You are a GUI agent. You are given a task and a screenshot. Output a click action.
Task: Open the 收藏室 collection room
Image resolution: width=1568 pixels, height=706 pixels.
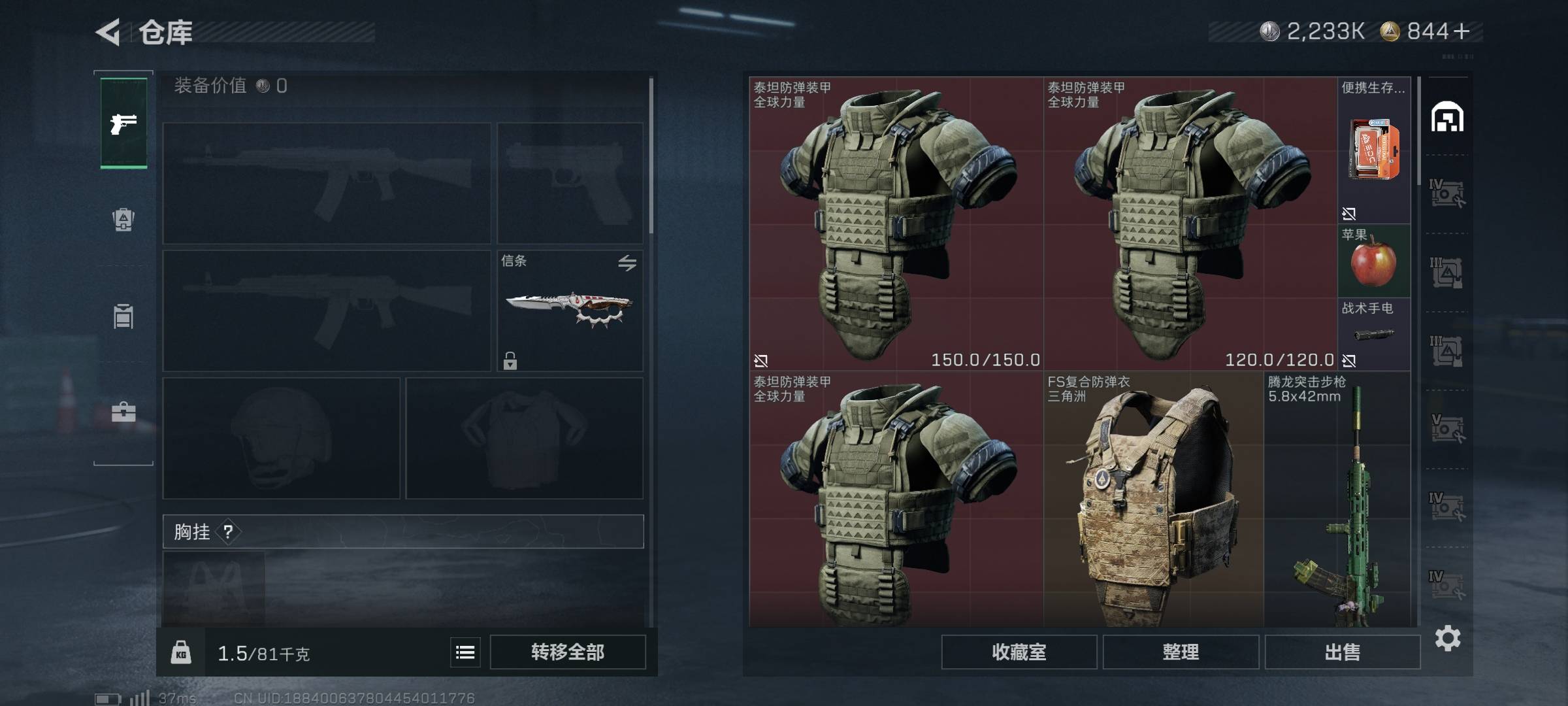1019,652
